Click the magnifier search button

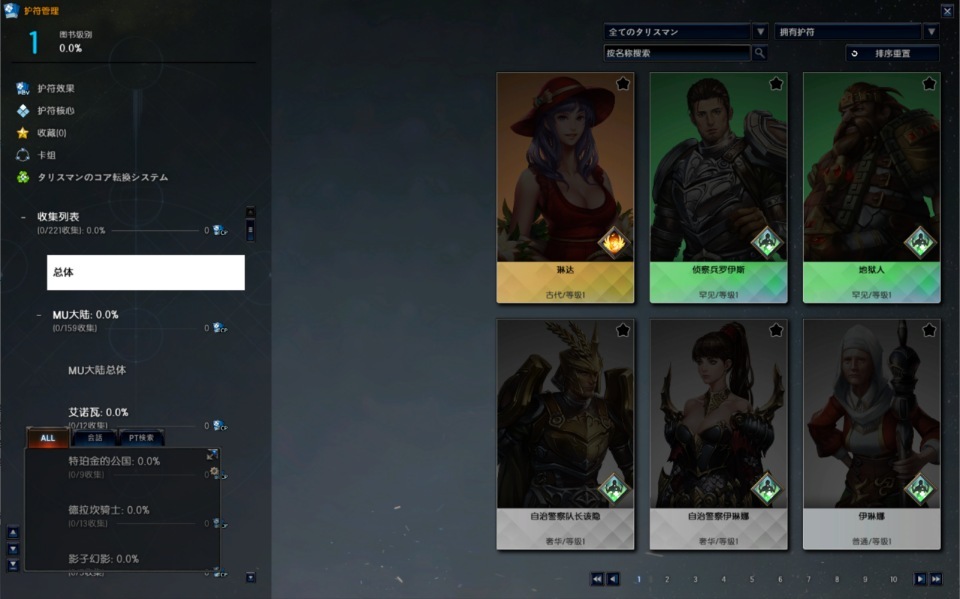(x=760, y=53)
